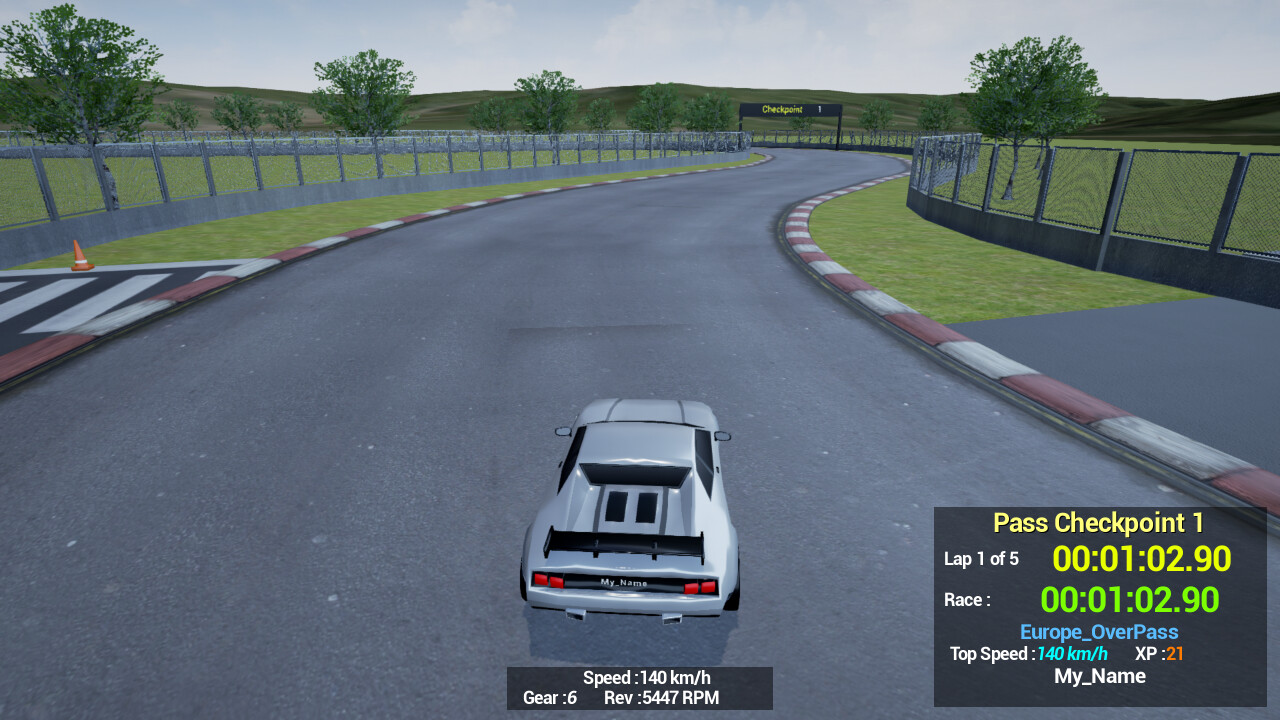
Task: Click the yellow lap timer reading 00:01:02.90
Action: pyautogui.click(x=1142, y=559)
